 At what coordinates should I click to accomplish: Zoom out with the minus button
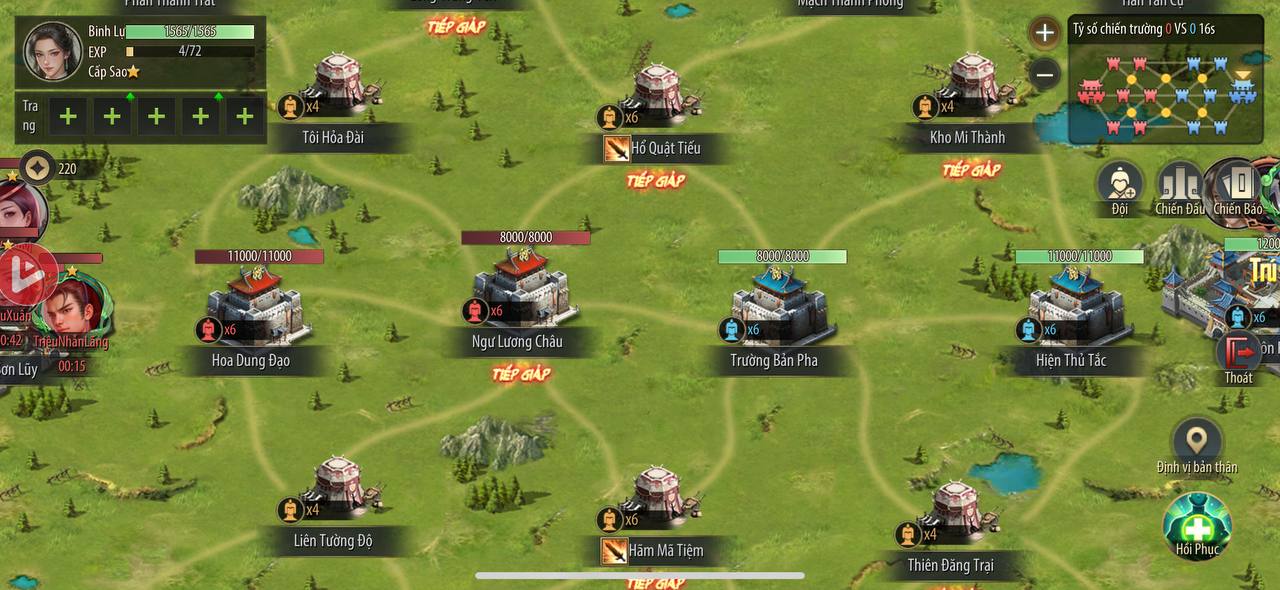1044,74
